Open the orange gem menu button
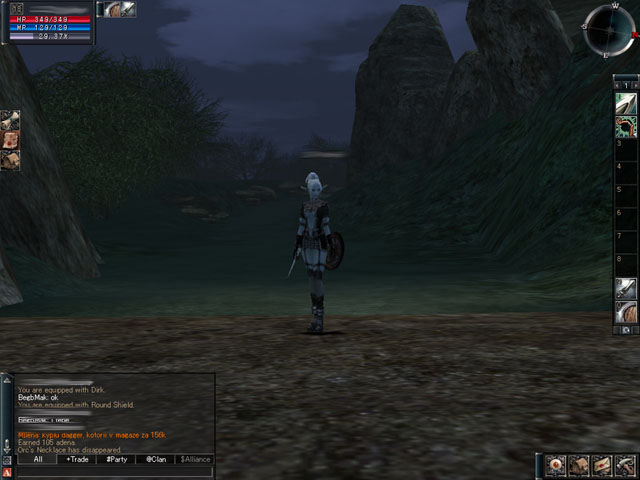The image size is (640, 480). tap(556, 465)
